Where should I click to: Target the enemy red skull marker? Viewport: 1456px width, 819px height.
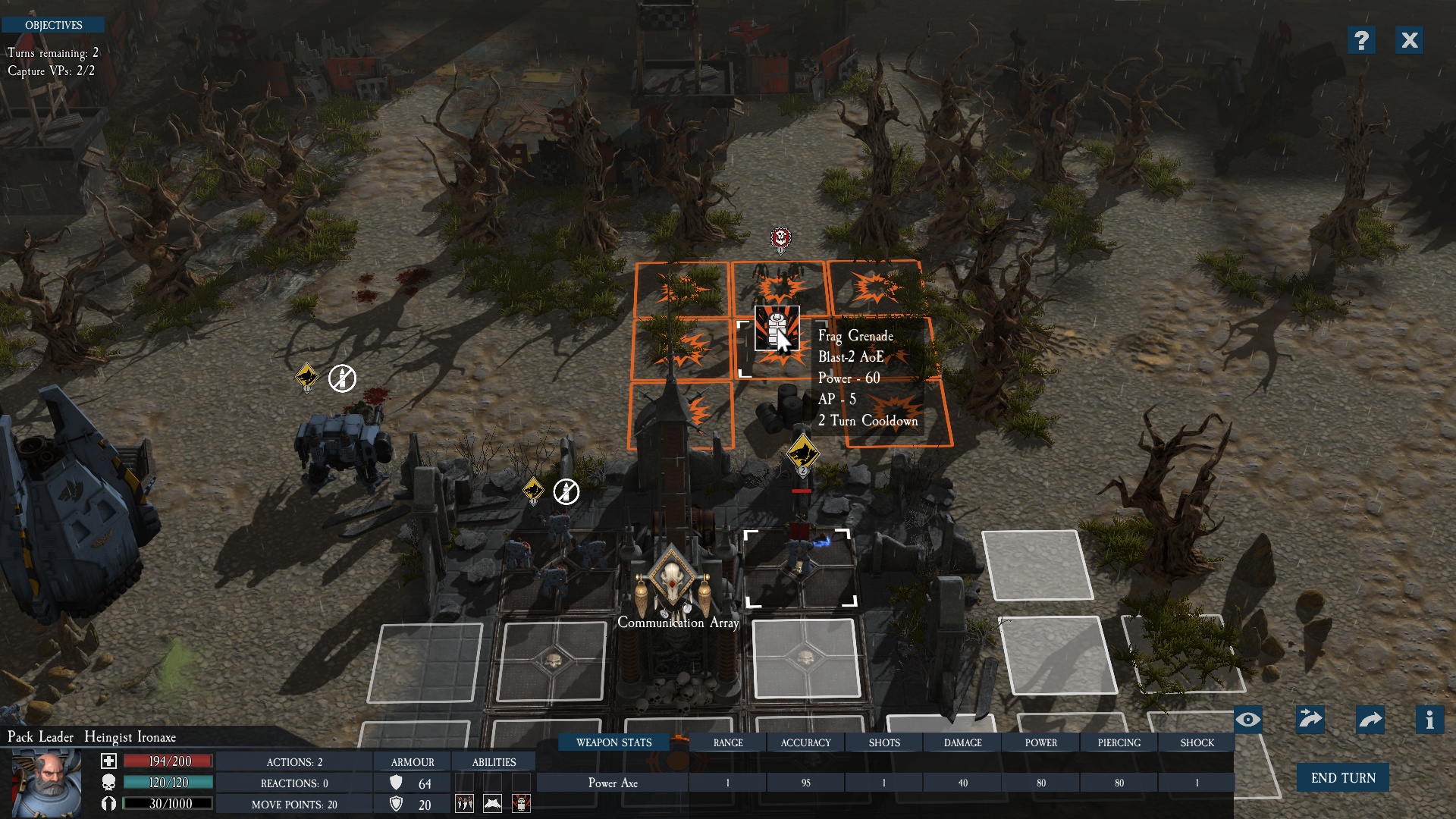coord(780,239)
